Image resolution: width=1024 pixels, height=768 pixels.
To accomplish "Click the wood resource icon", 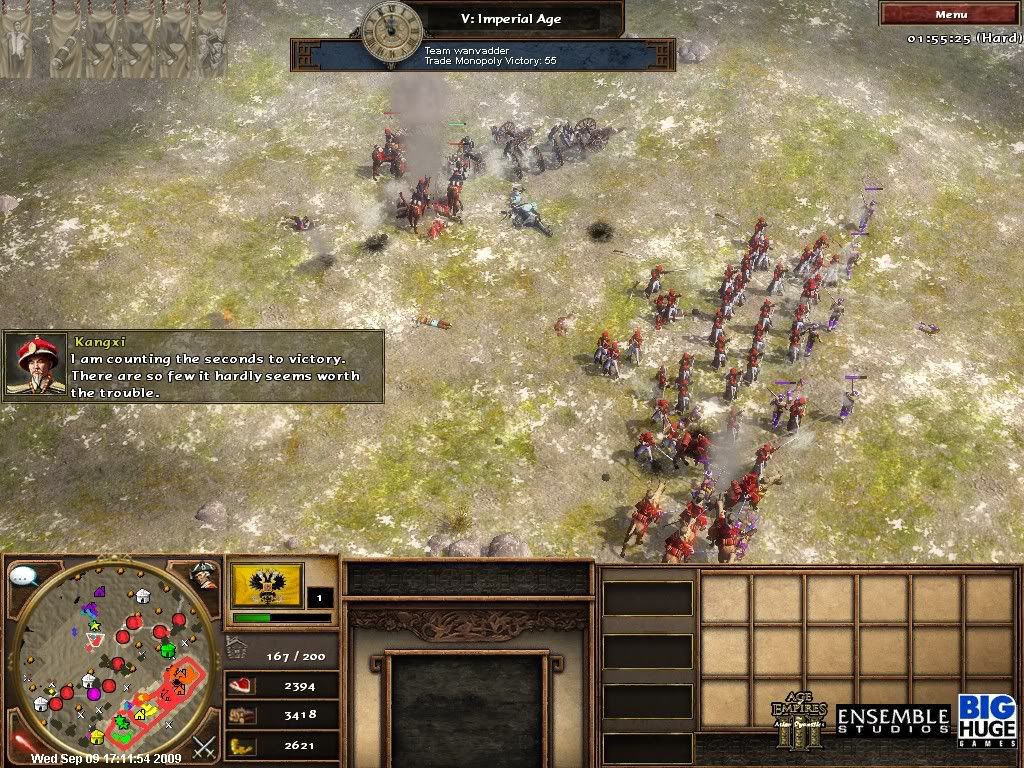I will tap(241, 715).
